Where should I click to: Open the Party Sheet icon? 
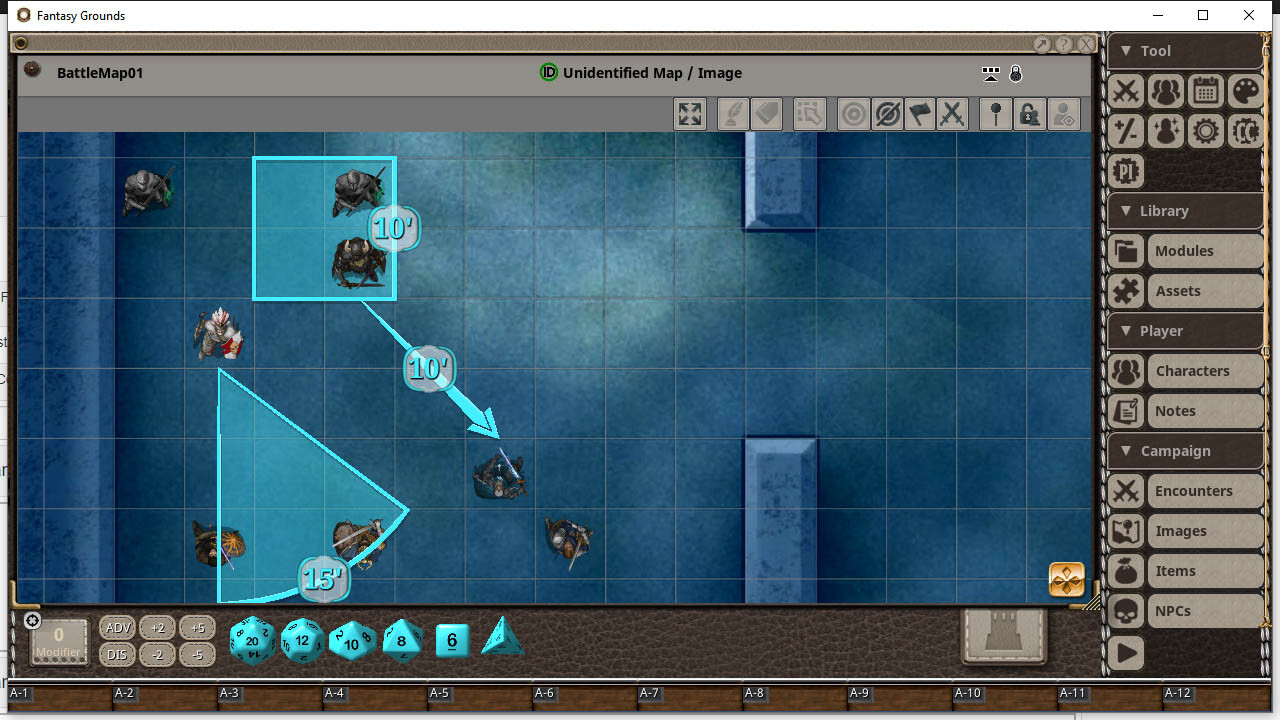click(x=1165, y=91)
